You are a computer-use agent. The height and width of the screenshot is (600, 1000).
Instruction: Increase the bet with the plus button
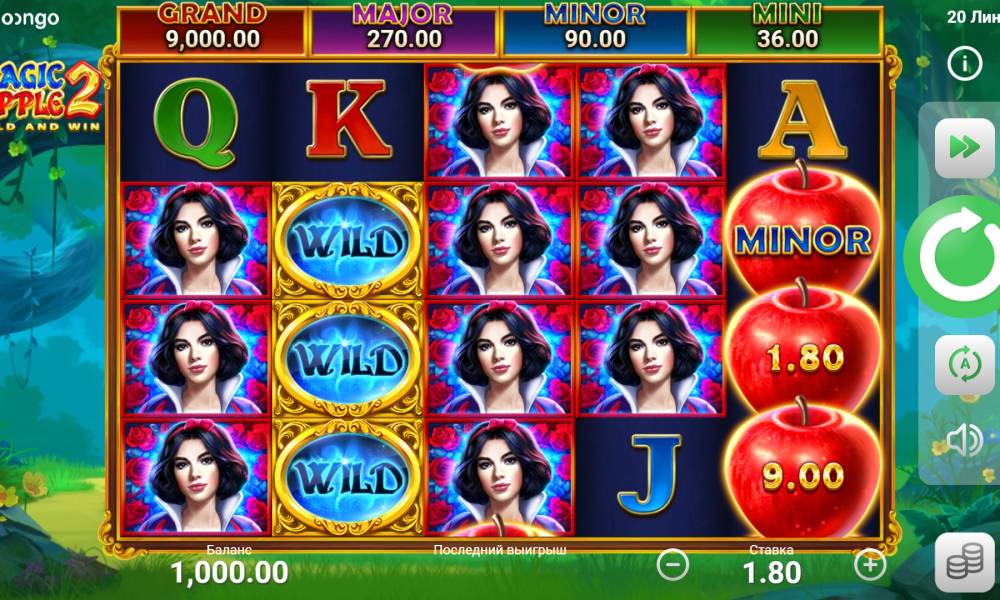(x=870, y=565)
